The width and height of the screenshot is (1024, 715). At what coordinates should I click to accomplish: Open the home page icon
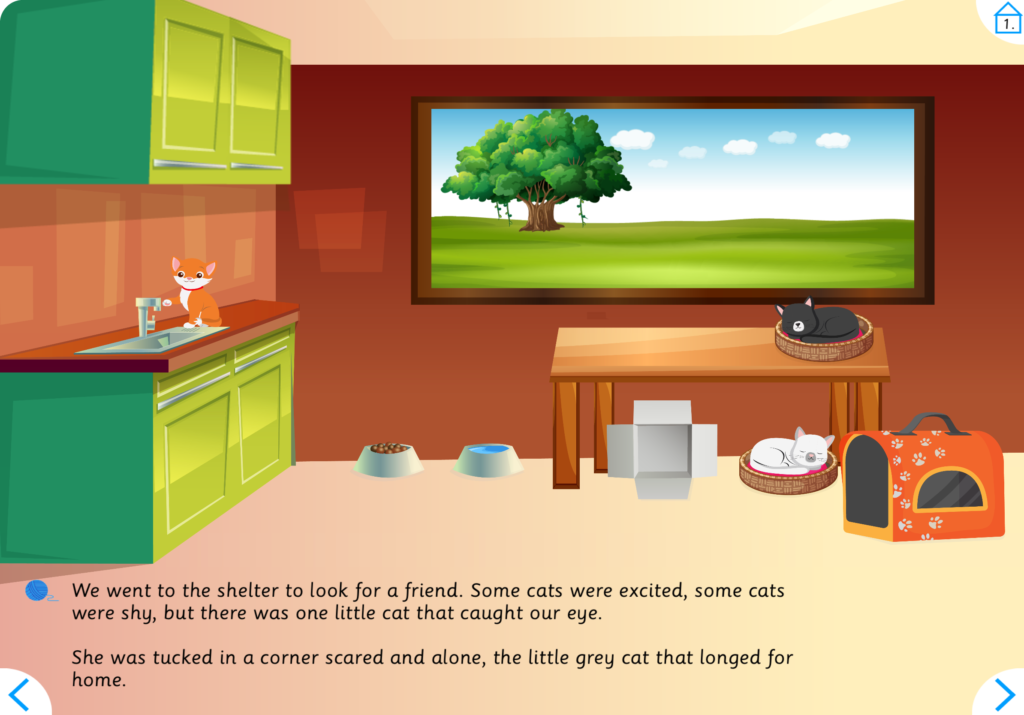click(1006, 18)
